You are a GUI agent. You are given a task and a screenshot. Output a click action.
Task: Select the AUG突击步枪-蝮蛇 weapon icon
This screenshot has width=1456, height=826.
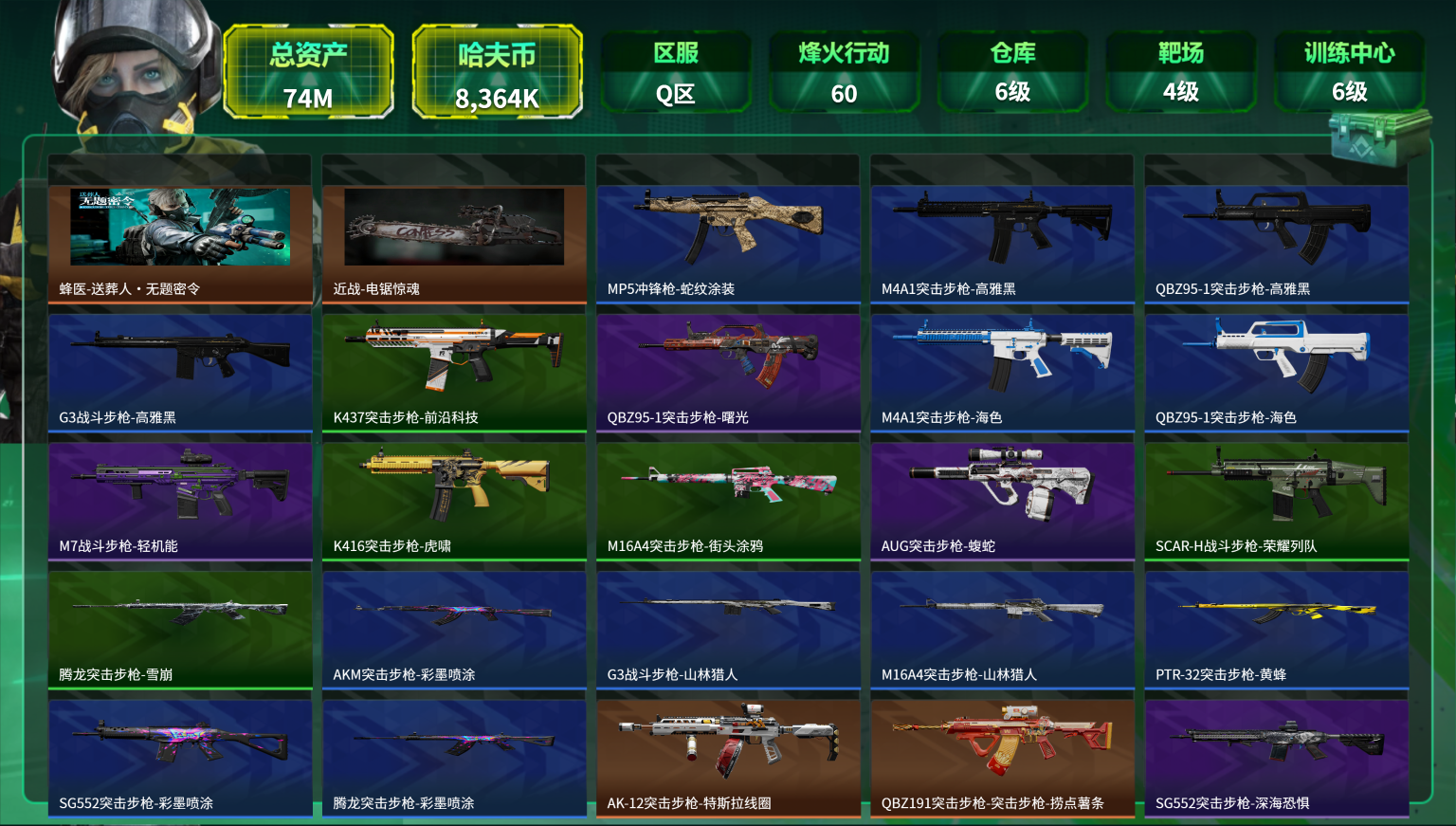[x=1002, y=486]
